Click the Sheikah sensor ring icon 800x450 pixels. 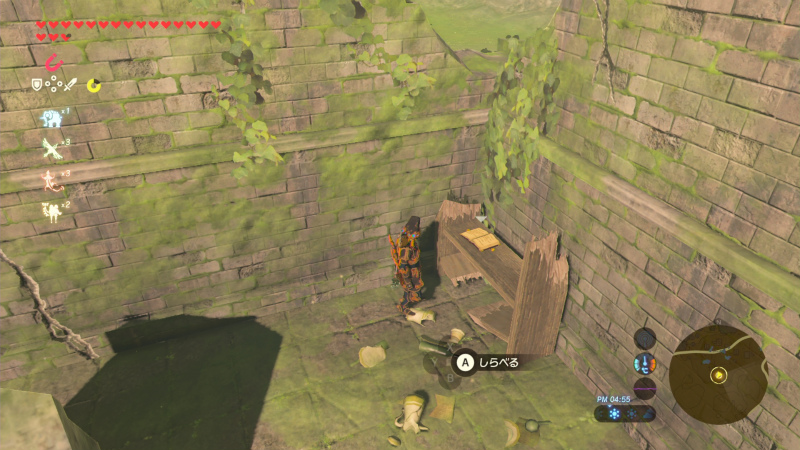tap(645, 338)
